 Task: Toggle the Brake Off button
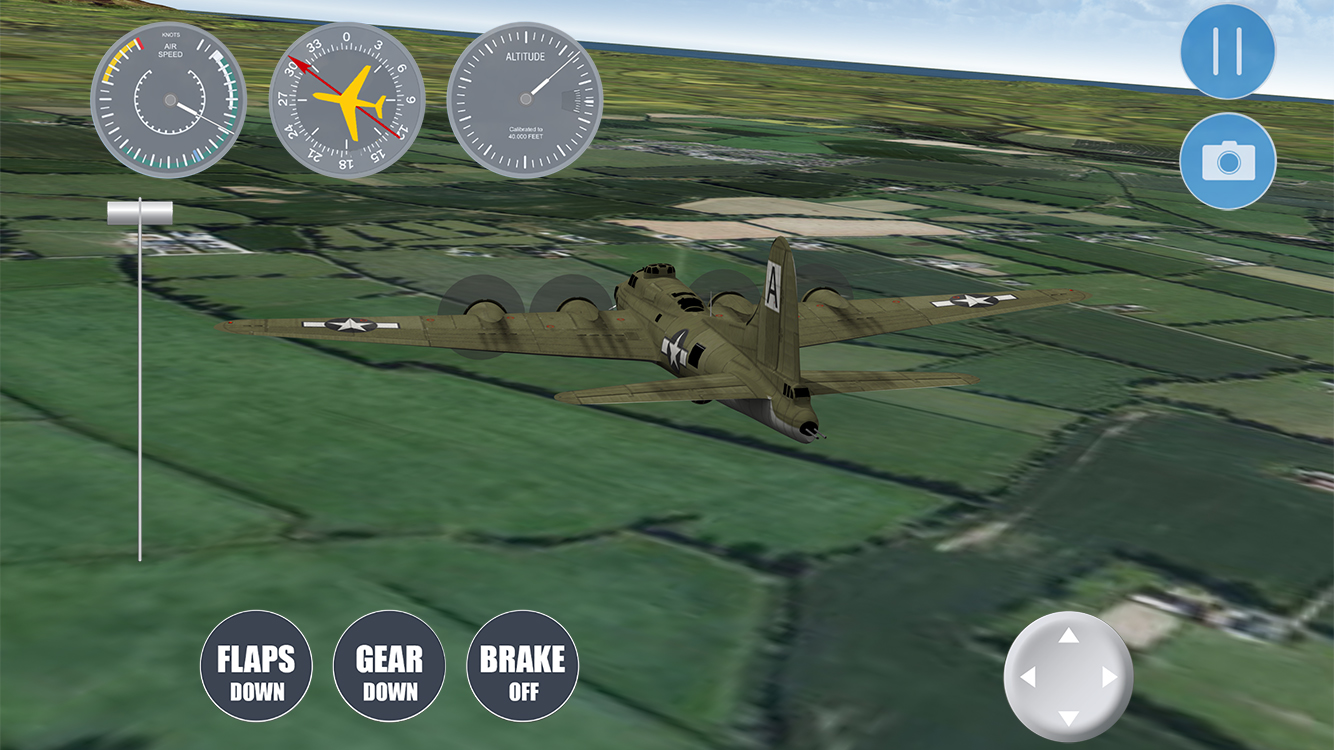pyautogui.click(x=522, y=666)
